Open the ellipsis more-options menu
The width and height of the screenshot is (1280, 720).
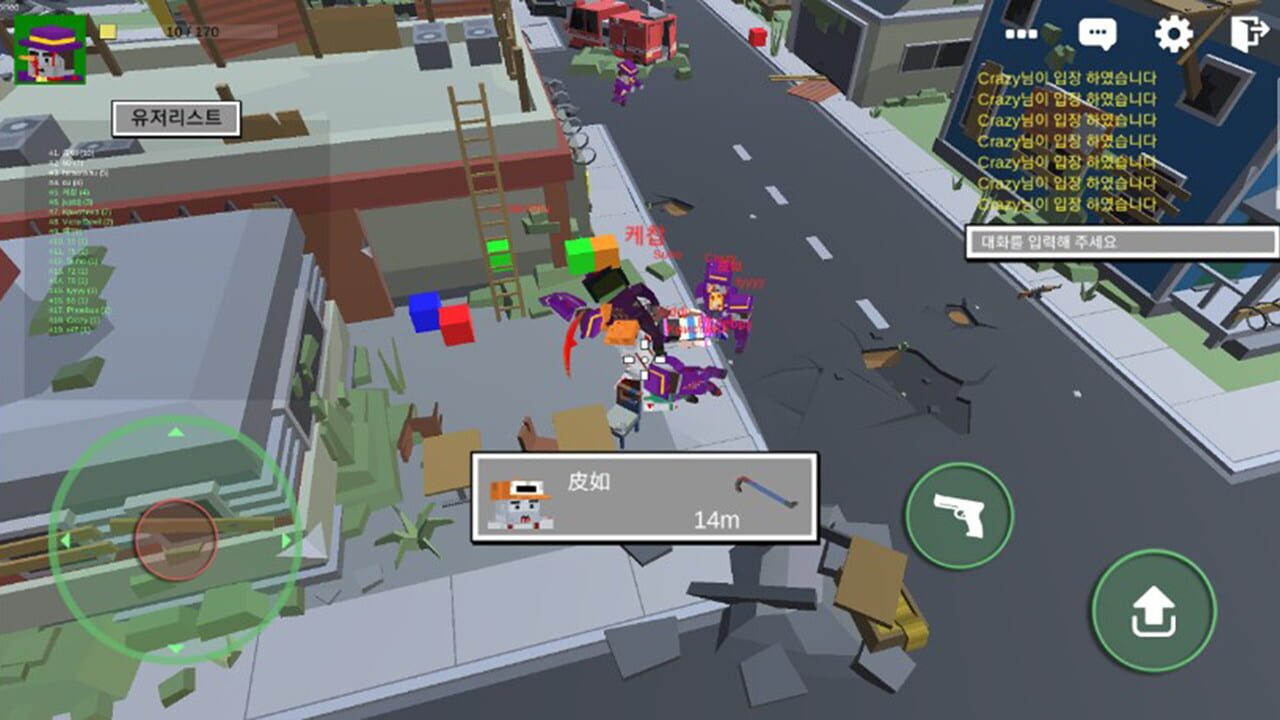tap(1023, 32)
